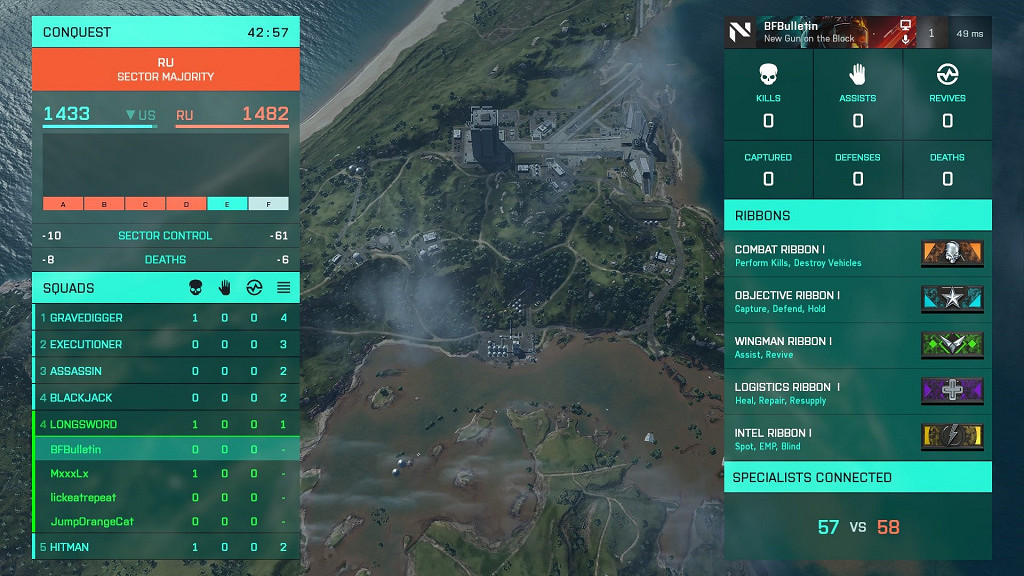
Task: Click the Logistics Ribbon I entry
Action: (x=857, y=393)
